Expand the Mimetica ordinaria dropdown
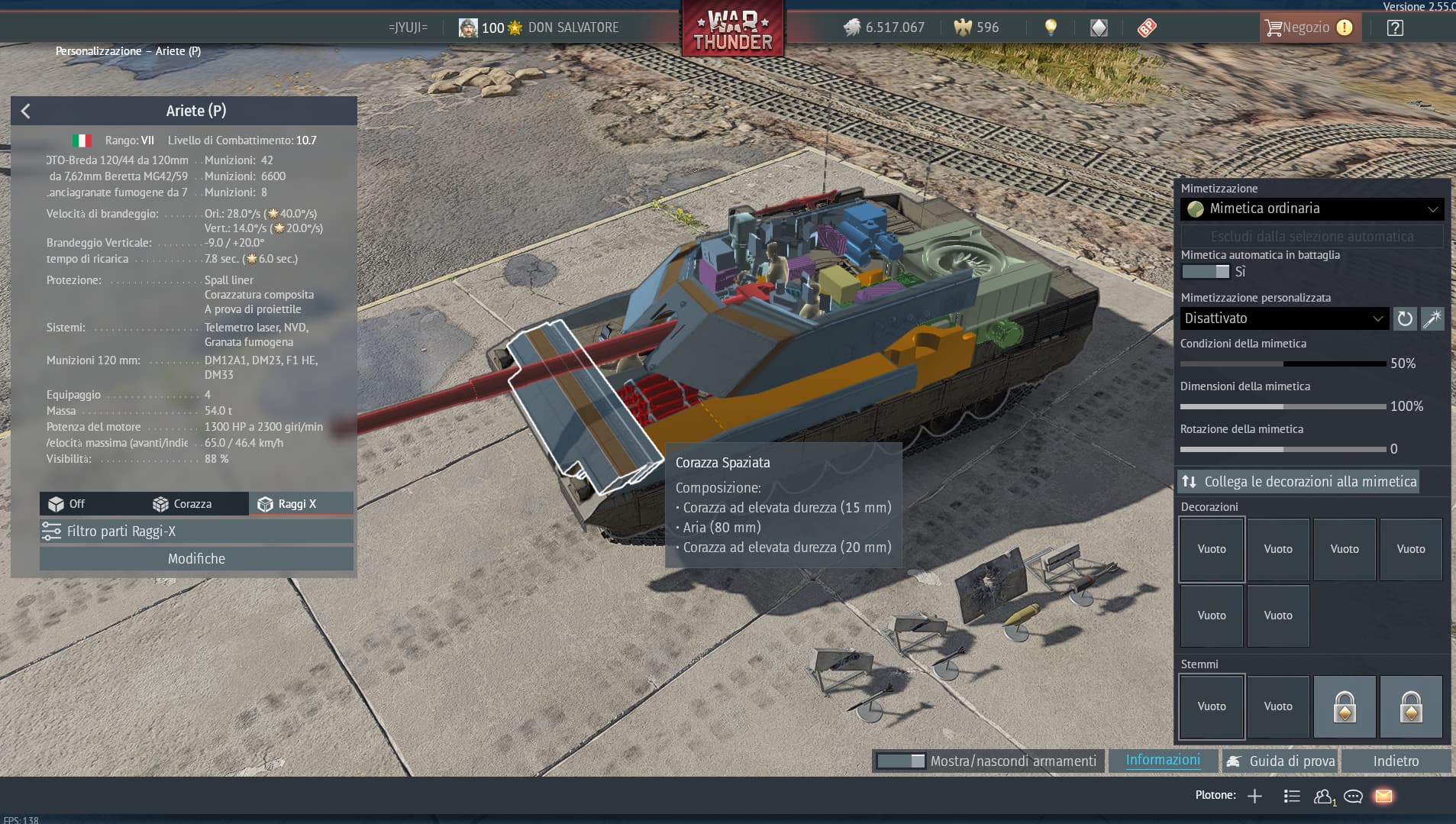 (x=1311, y=208)
